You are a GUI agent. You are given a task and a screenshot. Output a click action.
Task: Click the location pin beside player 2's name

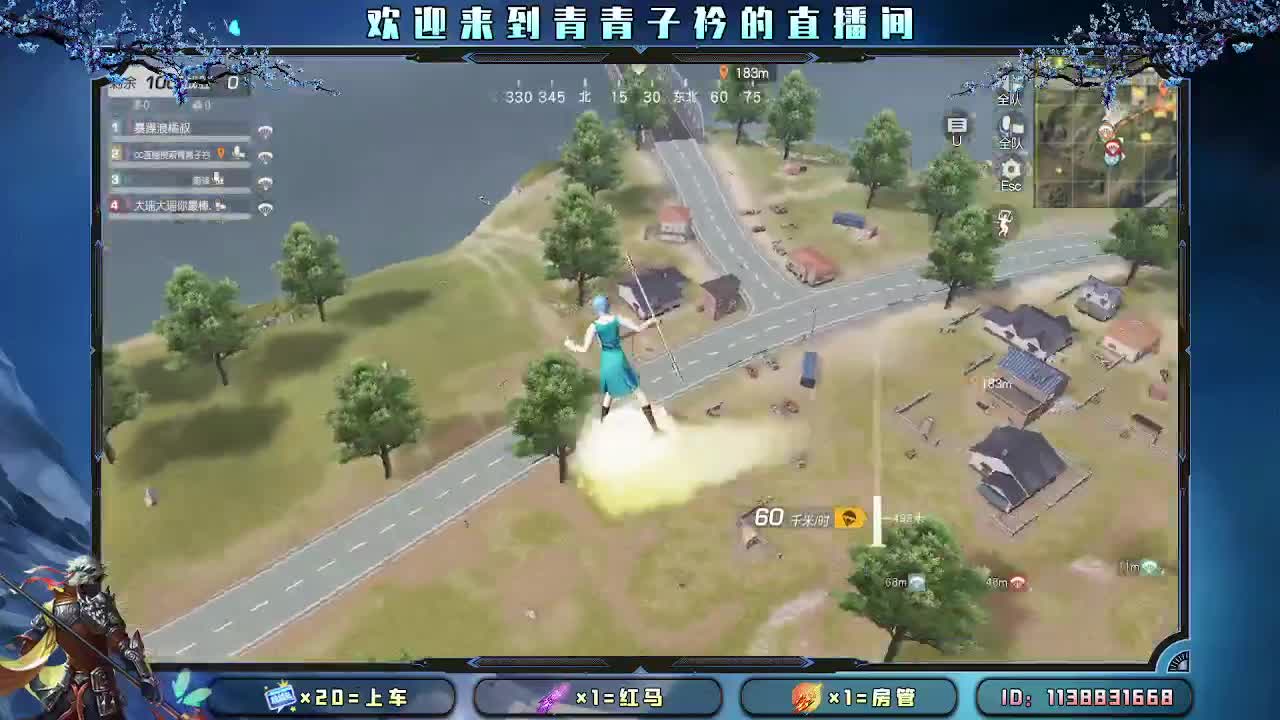pyautogui.click(x=221, y=154)
